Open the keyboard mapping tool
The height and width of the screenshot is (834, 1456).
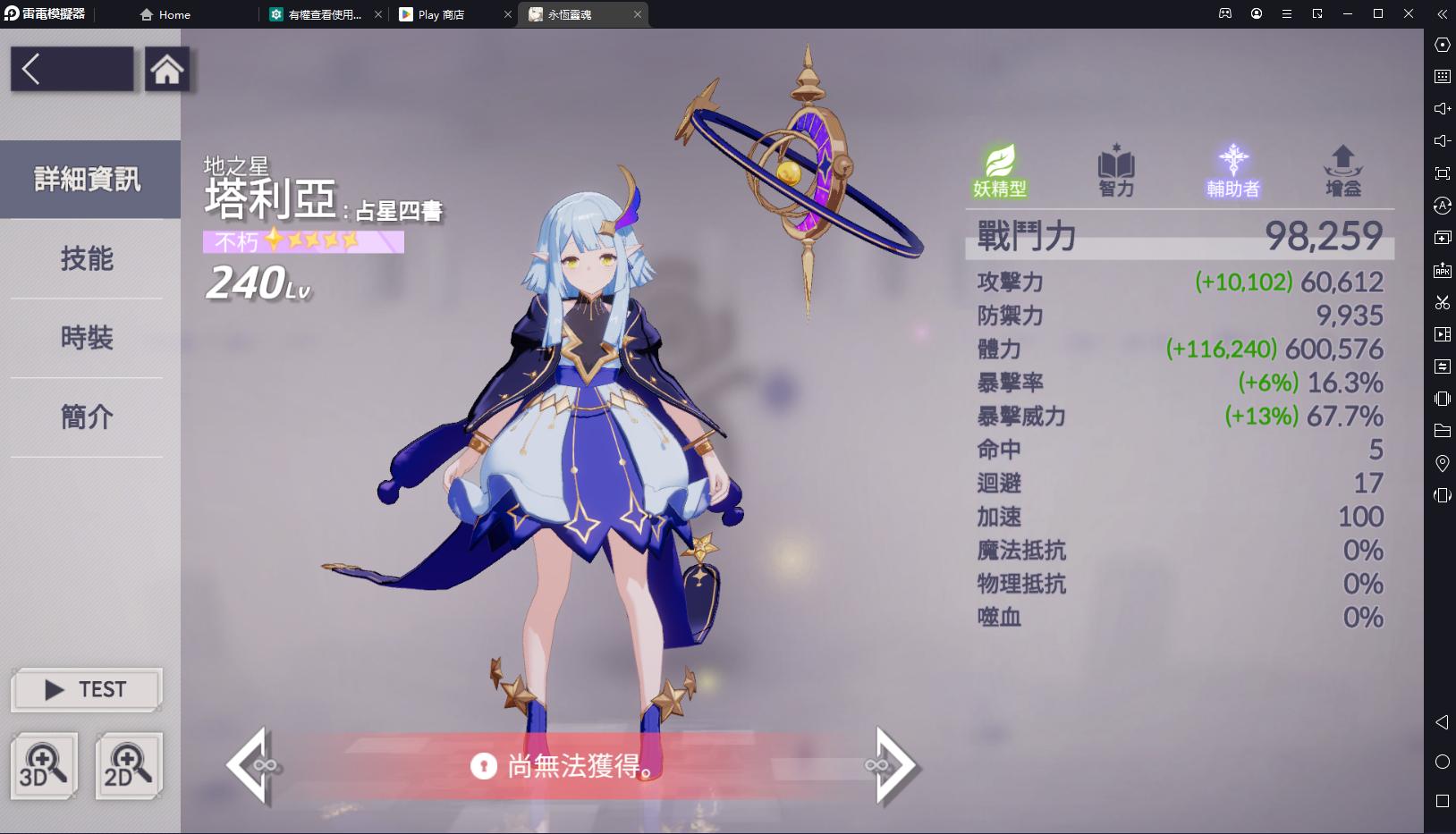click(x=1442, y=77)
